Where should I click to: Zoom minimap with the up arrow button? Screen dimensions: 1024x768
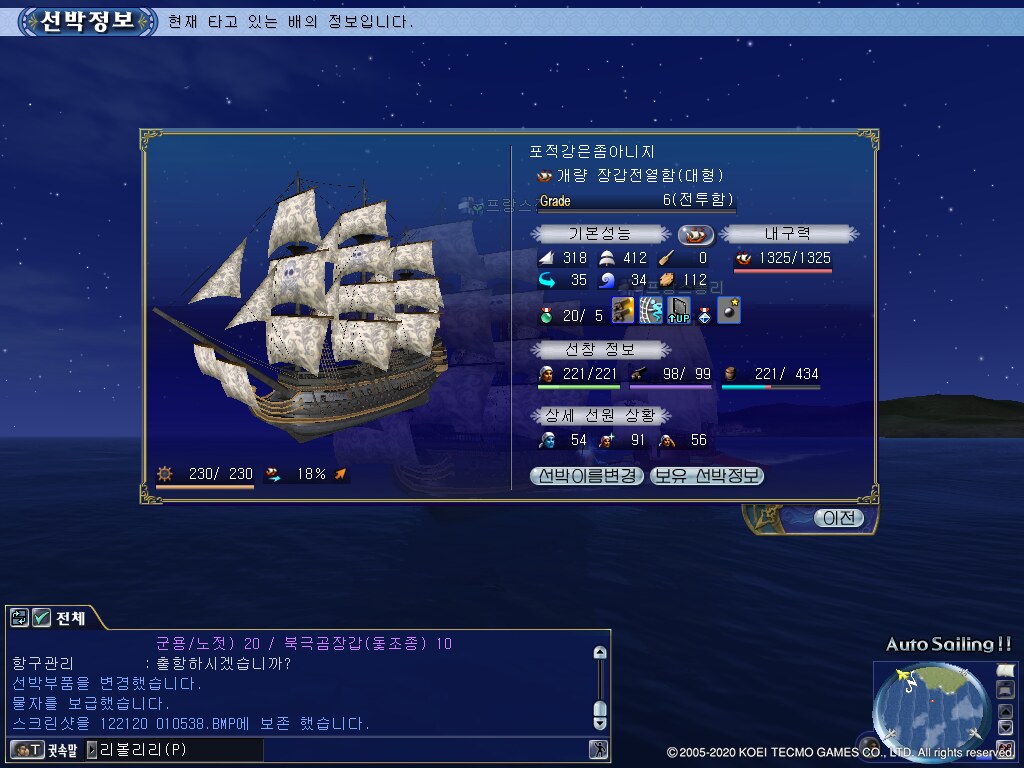pyautogui.click(x=1005, y=711)
